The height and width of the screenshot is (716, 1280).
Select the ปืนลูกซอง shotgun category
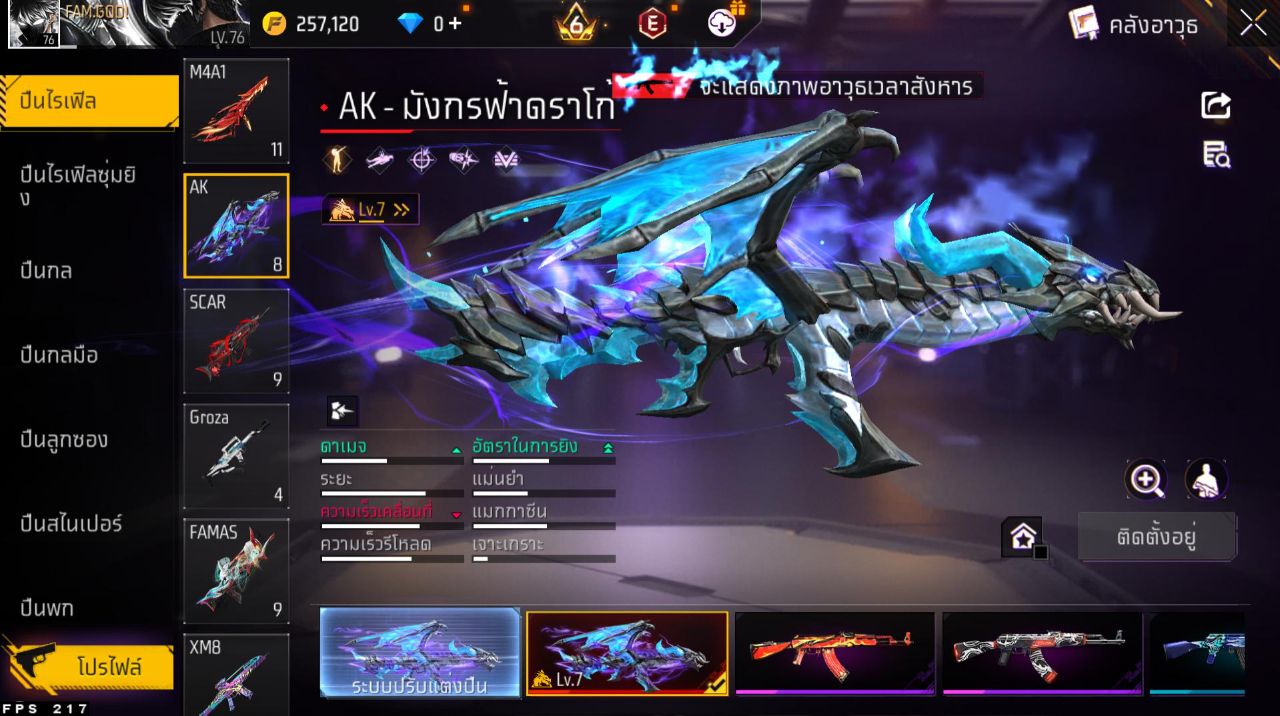[65, 440]
